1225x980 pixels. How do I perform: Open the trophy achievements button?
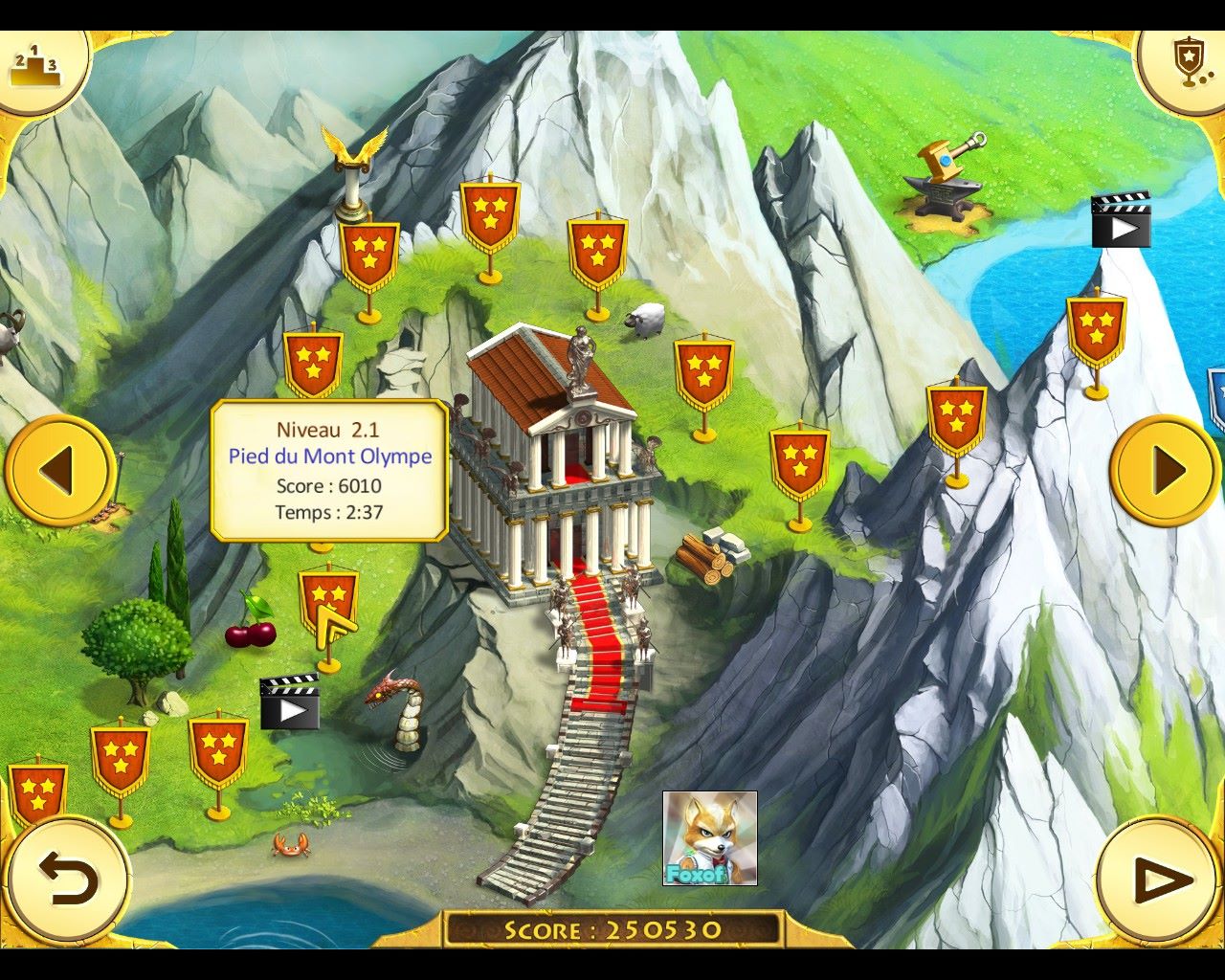(x=1188, y=63)
